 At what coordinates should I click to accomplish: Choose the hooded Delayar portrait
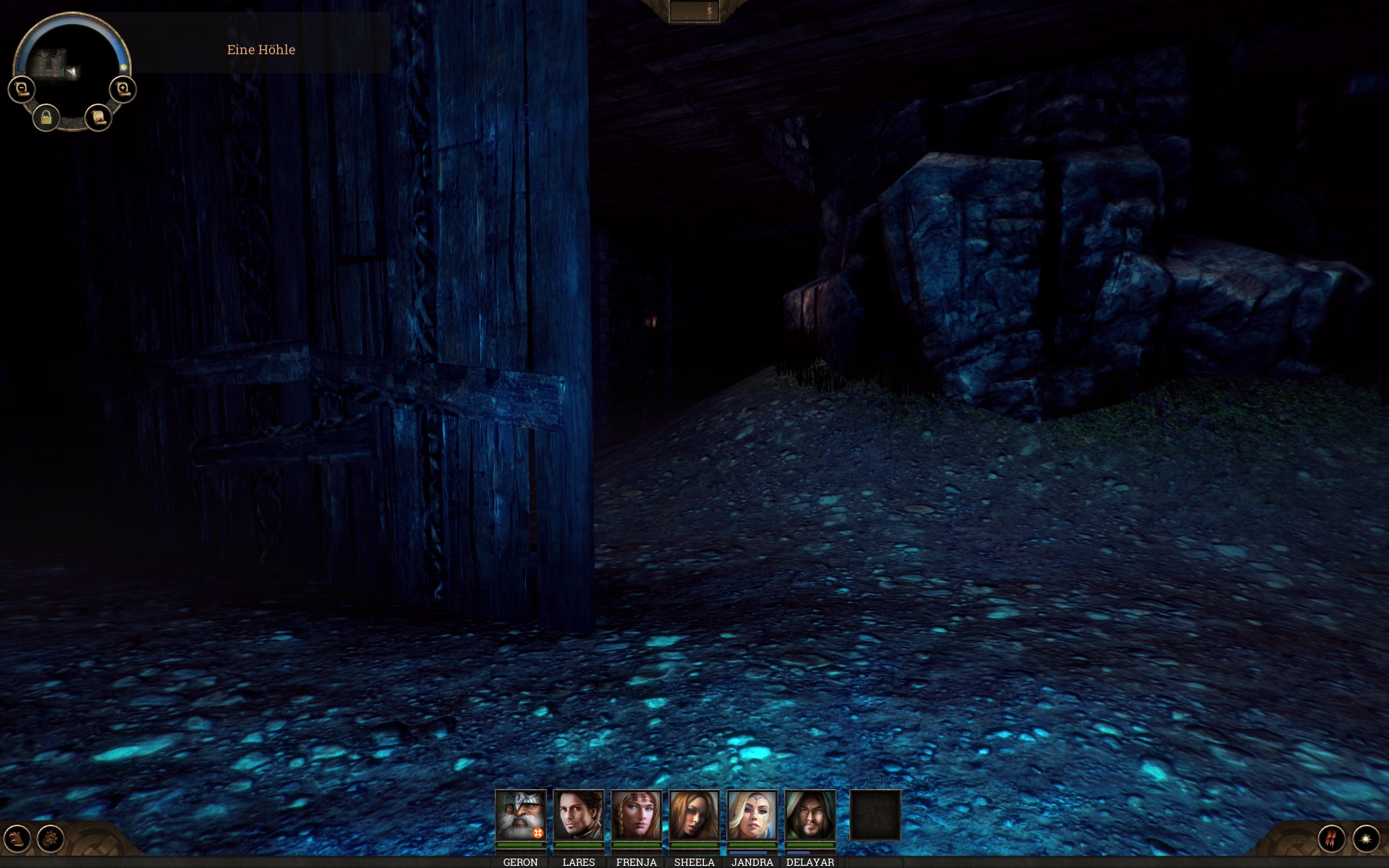(810, 815)
